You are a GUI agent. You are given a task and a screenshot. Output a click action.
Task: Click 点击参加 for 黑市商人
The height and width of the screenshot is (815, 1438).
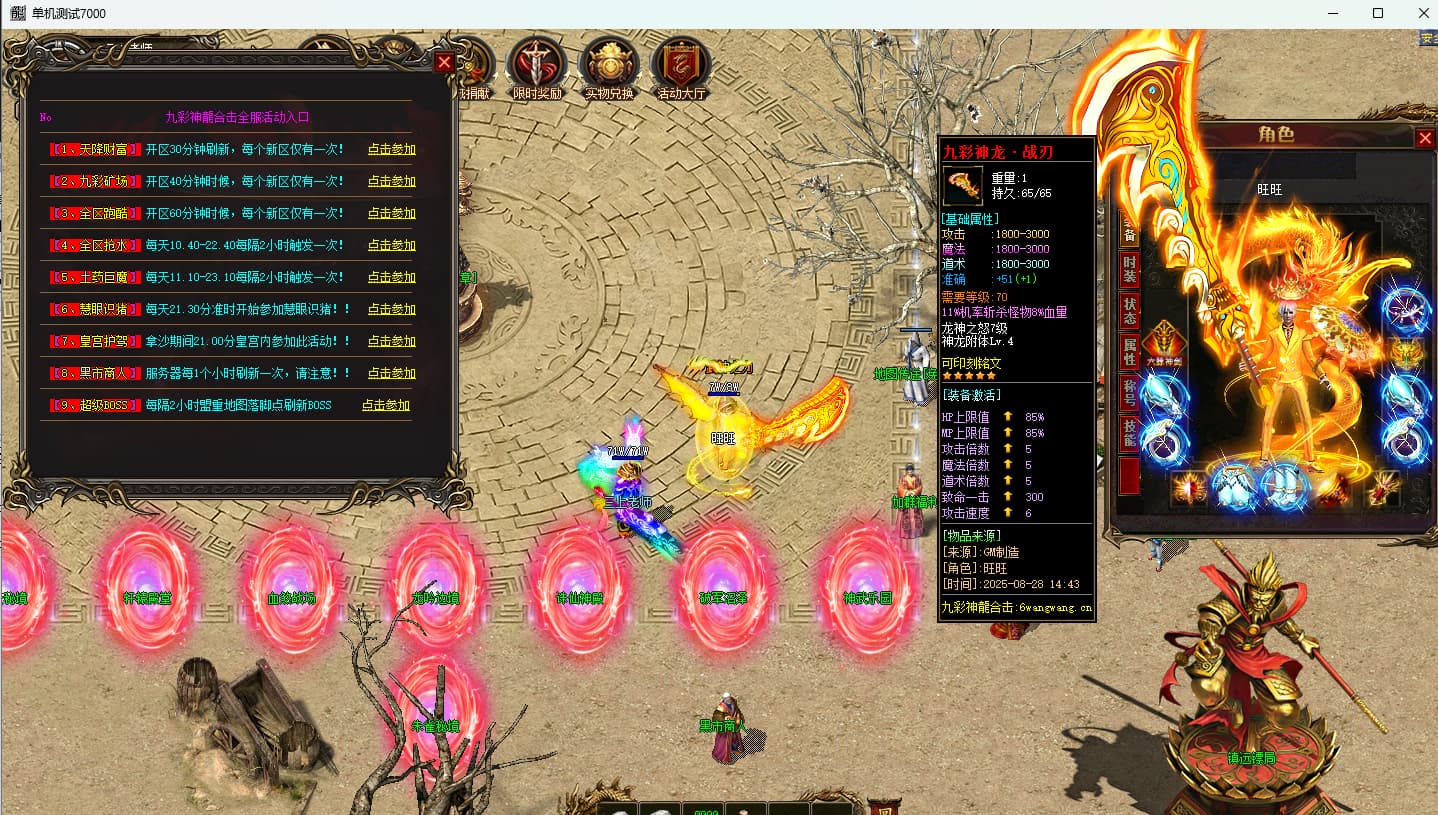pyautogui.click(x=391, y=374)
